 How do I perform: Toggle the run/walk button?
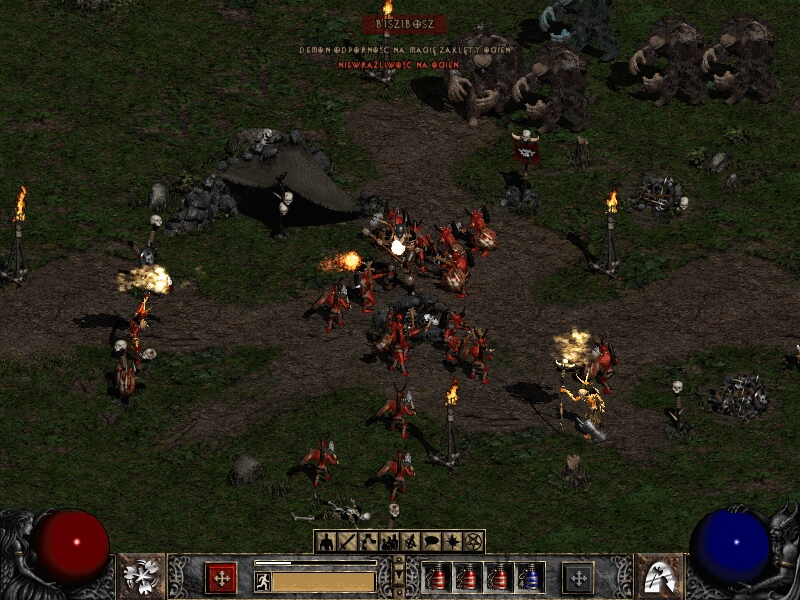[x=263, y=581]
